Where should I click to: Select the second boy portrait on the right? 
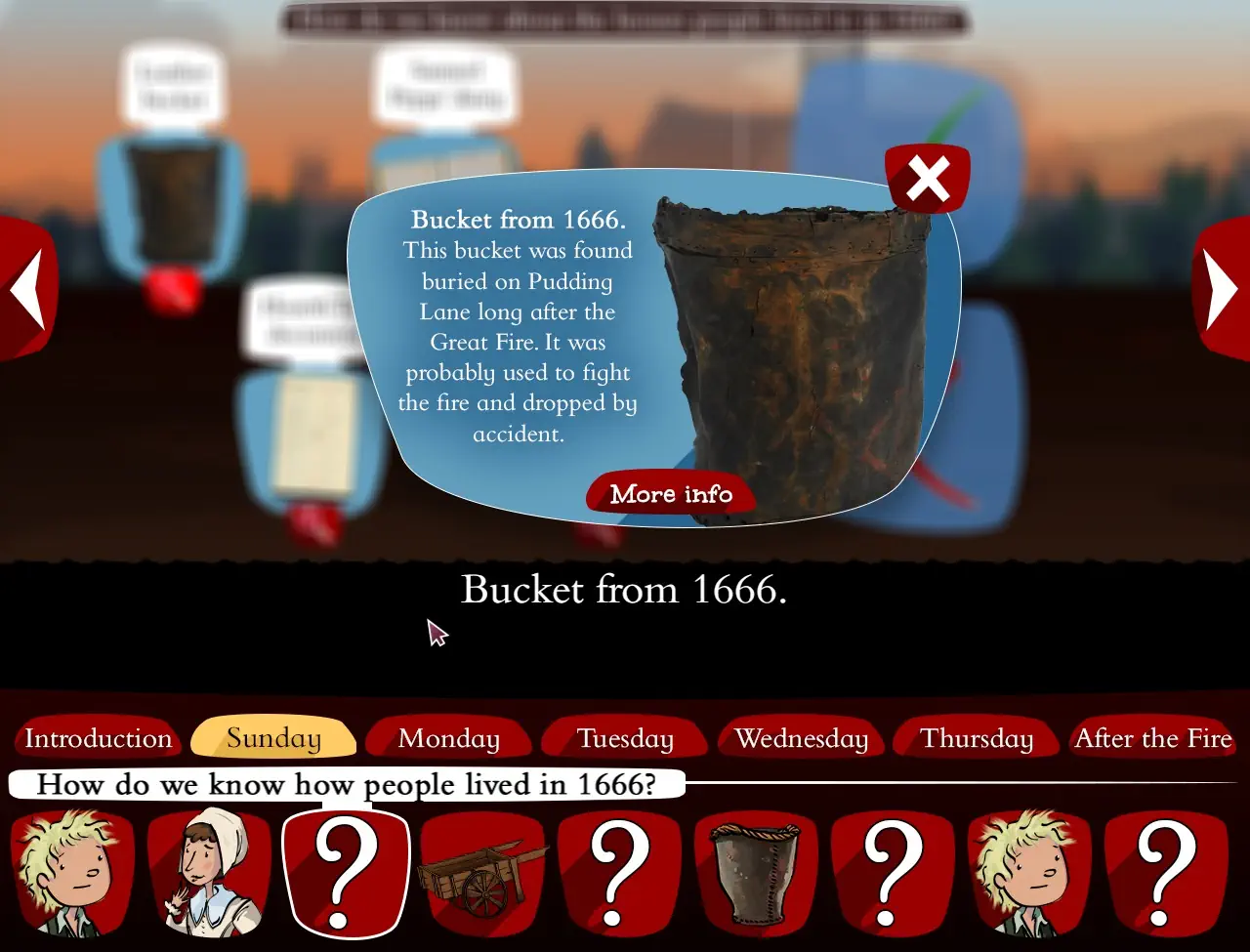(x=1030, y=874)
